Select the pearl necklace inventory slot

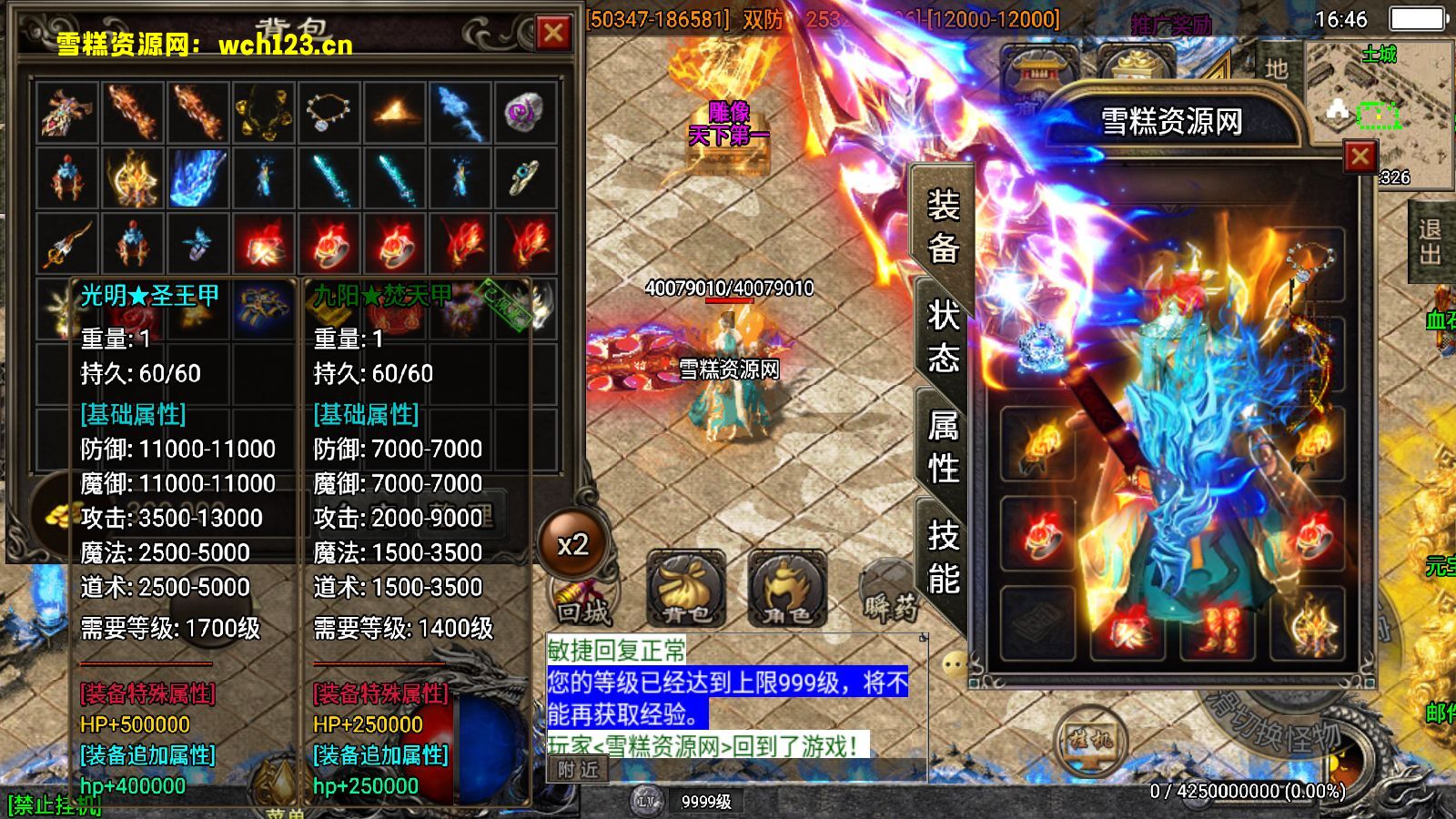(329, 113)
